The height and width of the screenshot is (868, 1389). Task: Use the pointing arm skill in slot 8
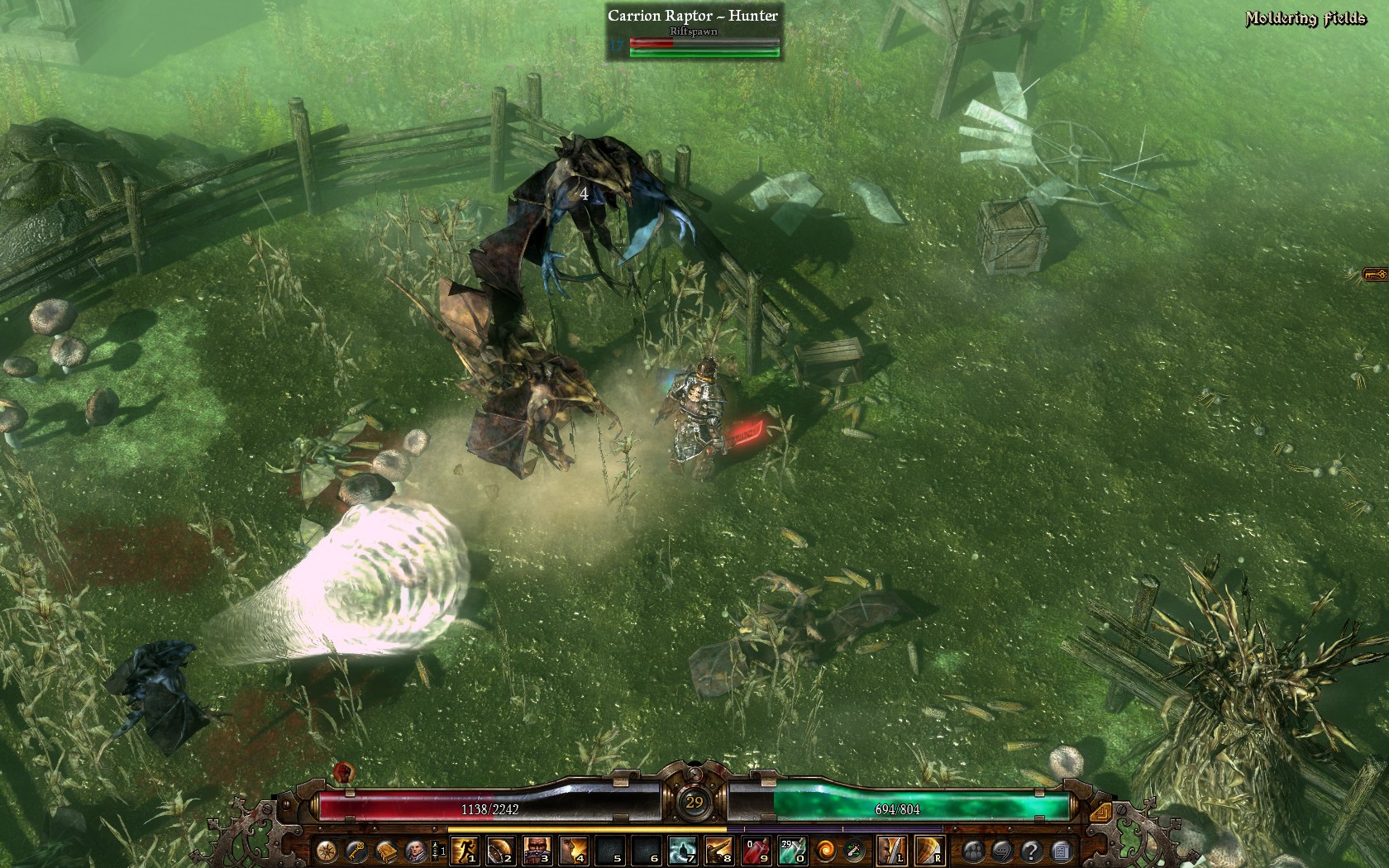(719, 850)
